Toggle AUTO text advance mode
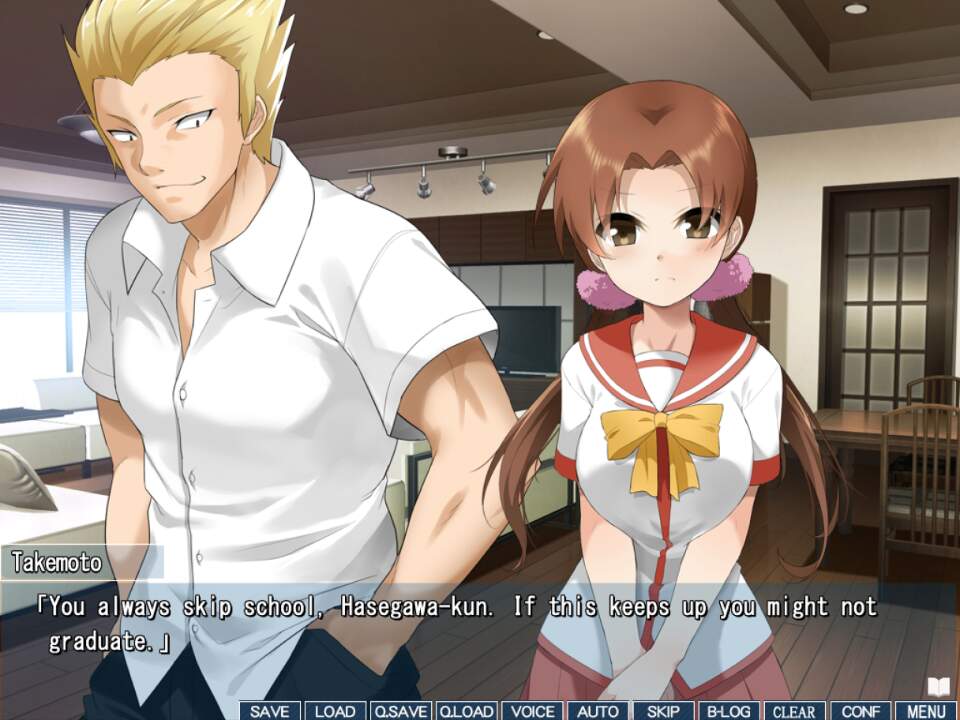The image size is (960, 720). point(598,711)
